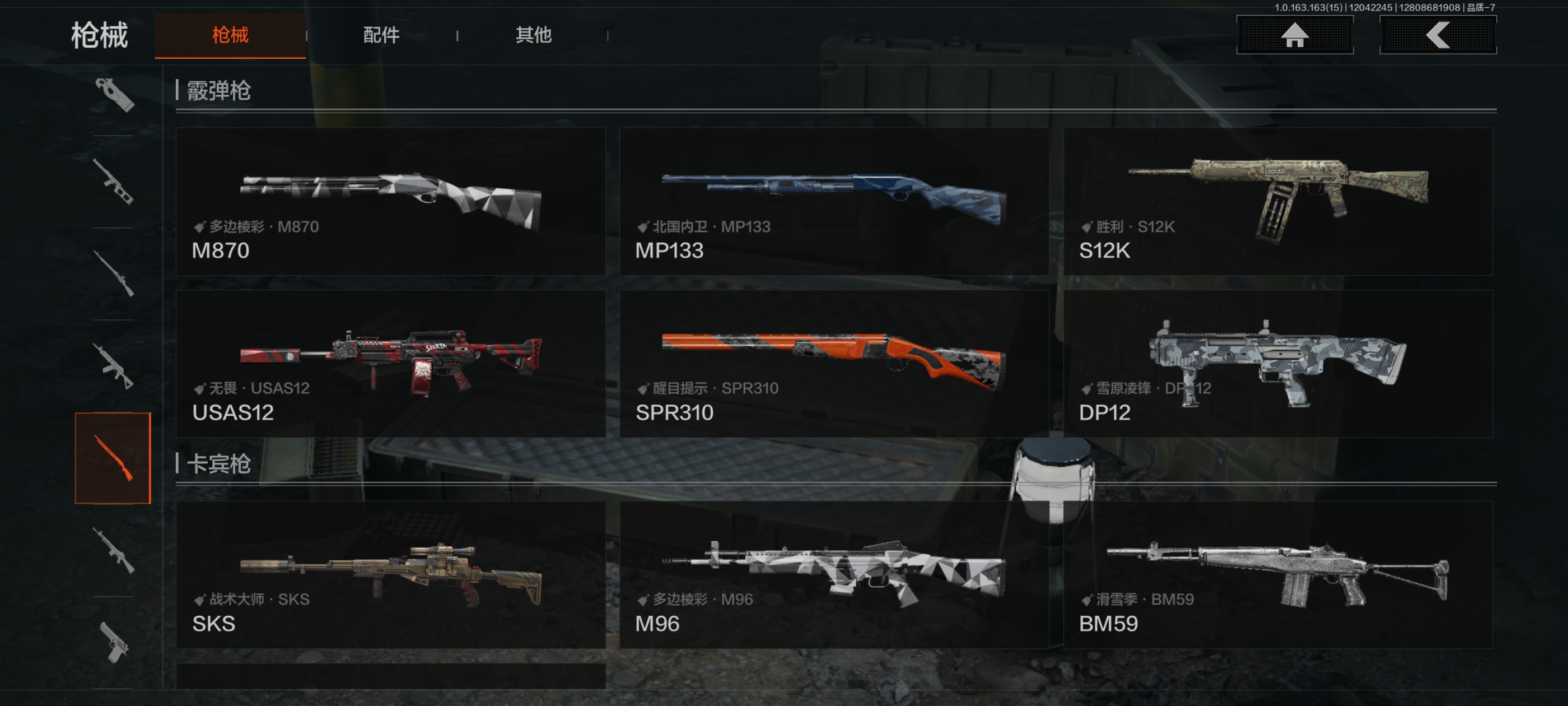The width and height of the screenshot is (1568, 706).
Task: Choose the BM59 carbine card
Action: coord(1277,574)
